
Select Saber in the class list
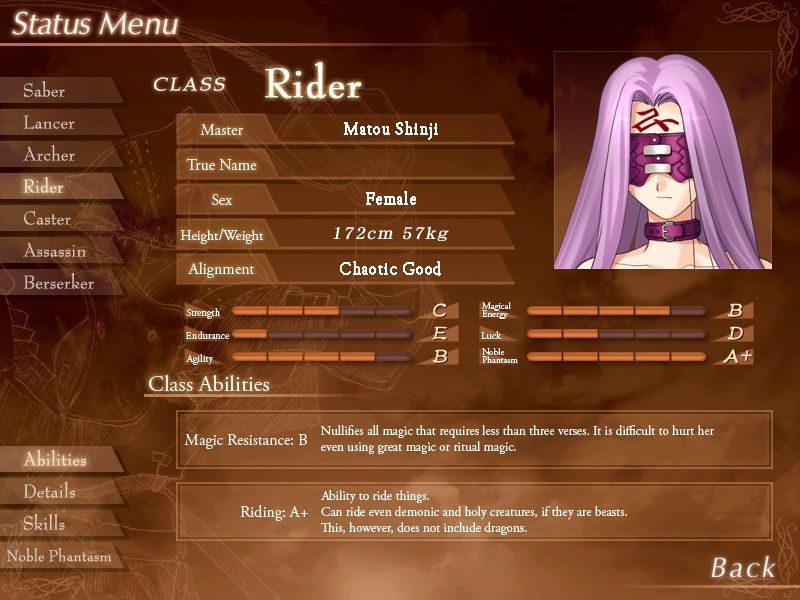(45, 91)
